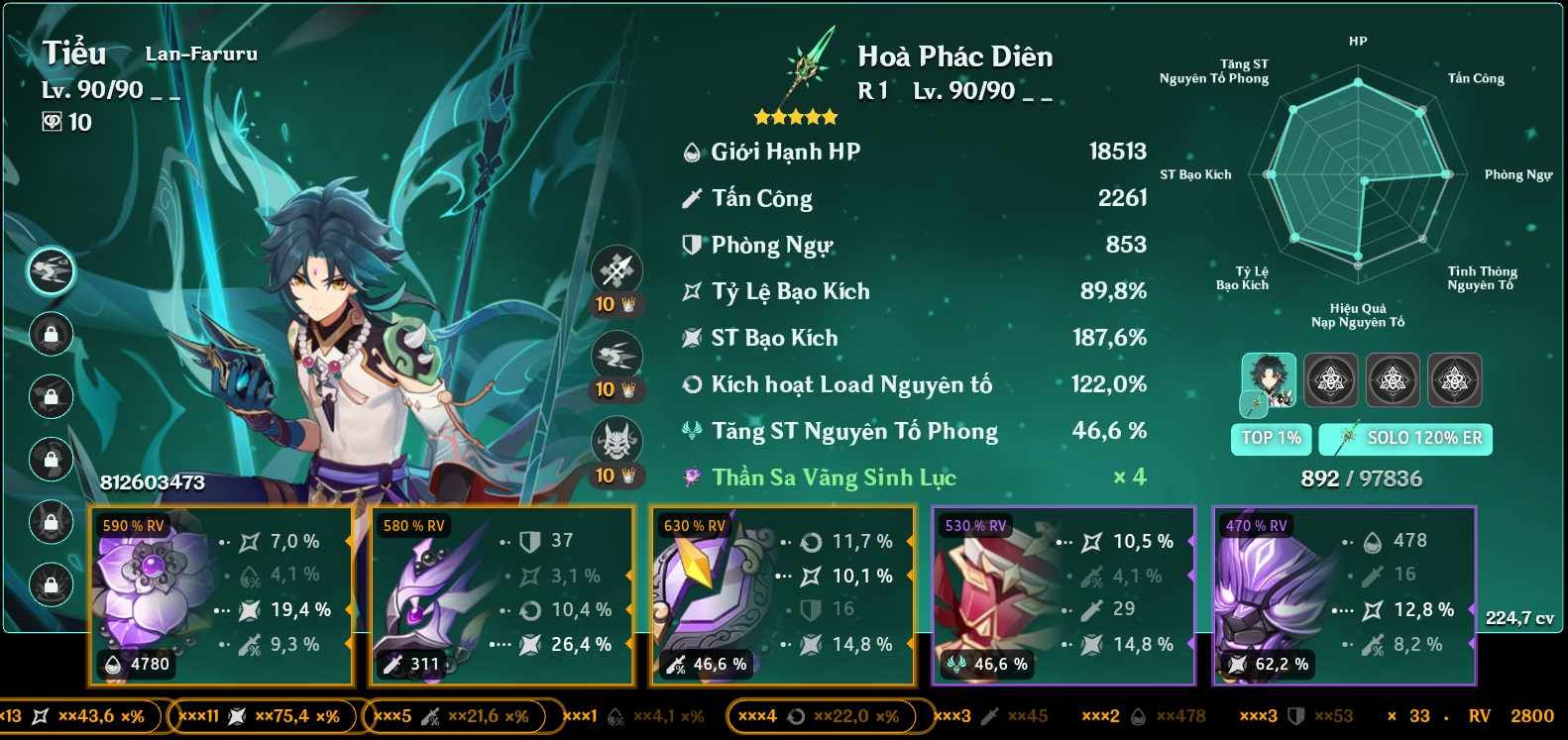Select Xiao's character icon in the left sidebar
1568x740 pixels.
(x=51, y=268)
